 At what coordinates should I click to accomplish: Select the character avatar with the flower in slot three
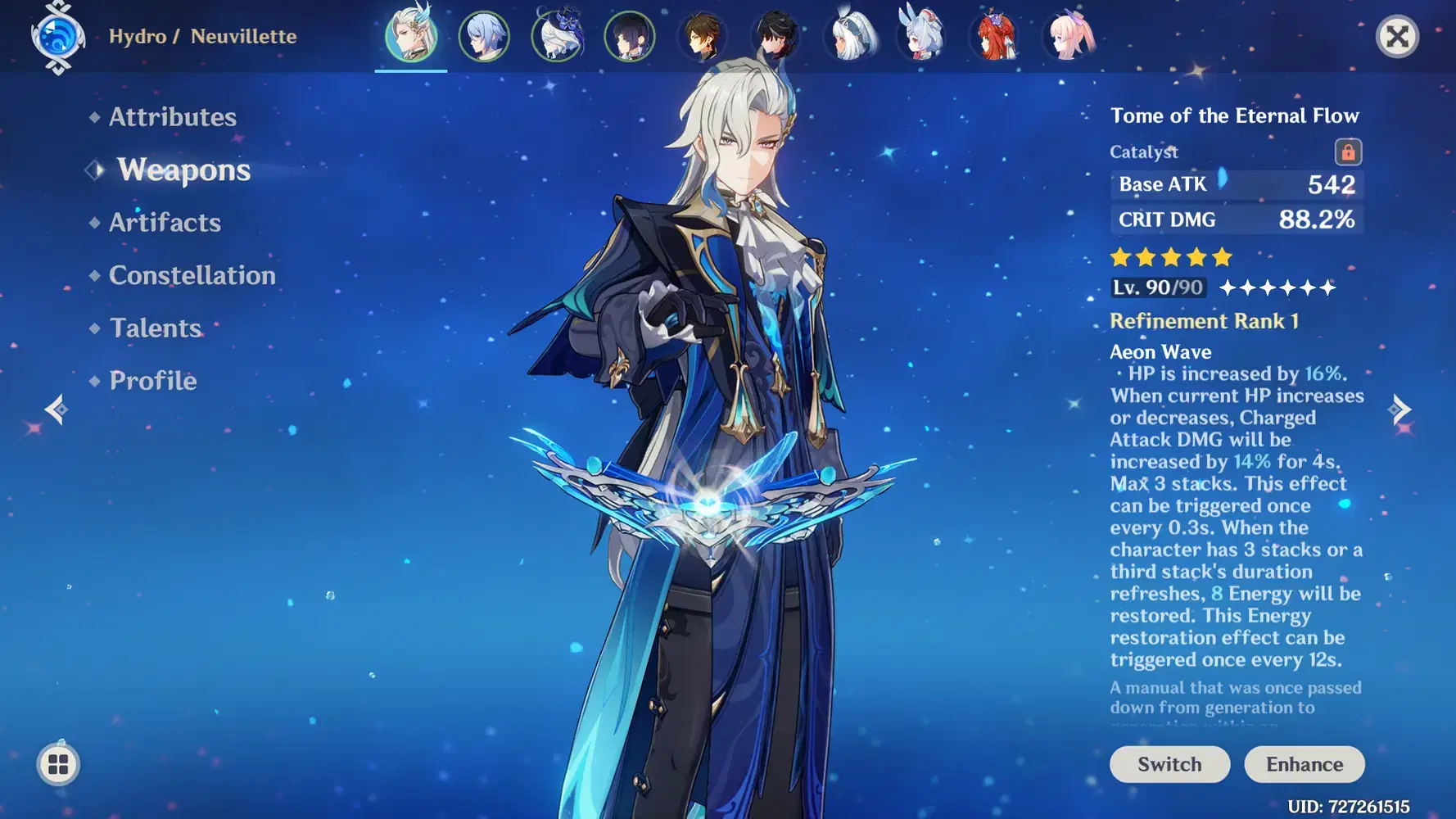(x=557, y=37)
